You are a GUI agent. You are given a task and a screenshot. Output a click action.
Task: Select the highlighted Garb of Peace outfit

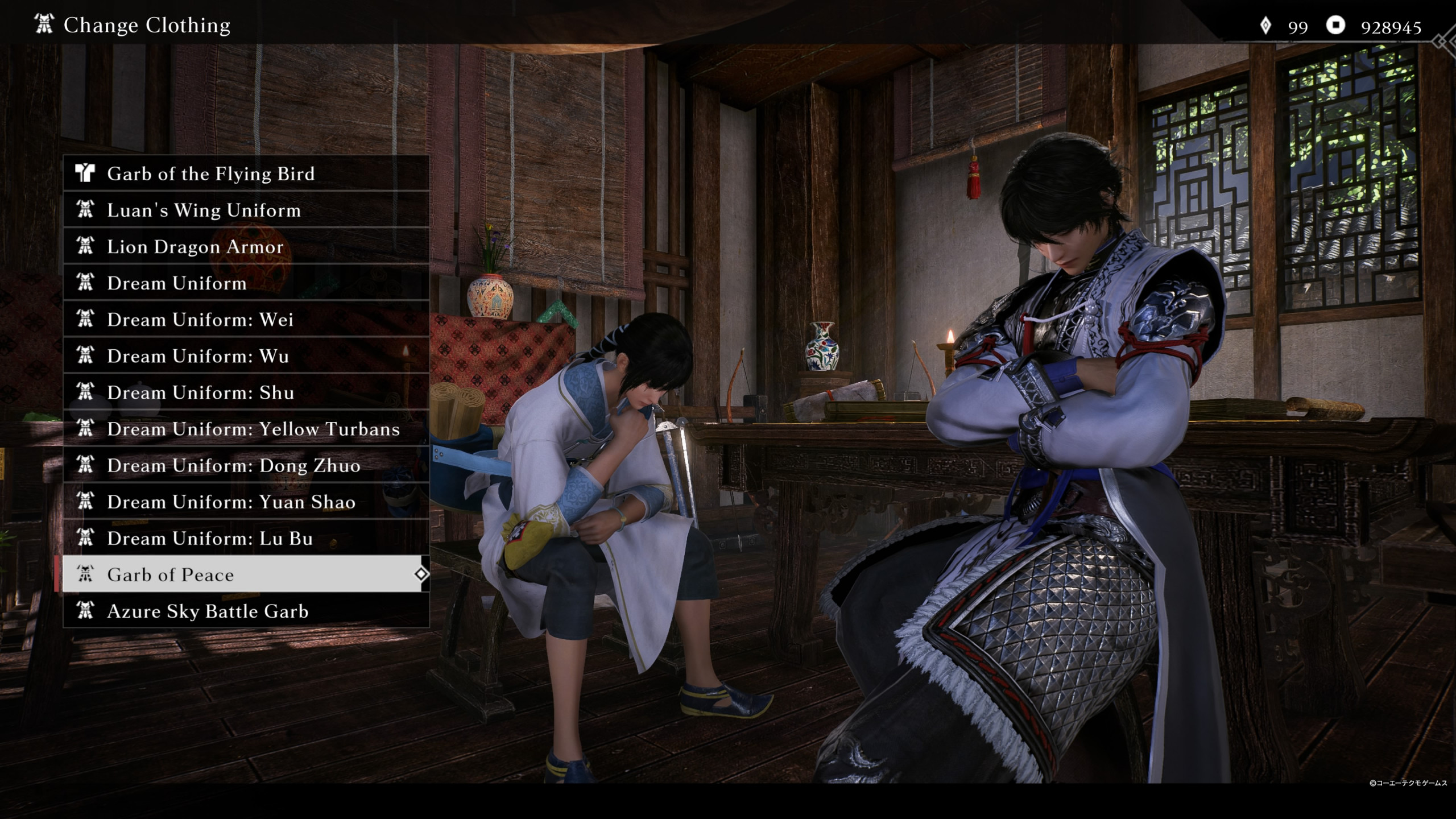pos(171,575)
